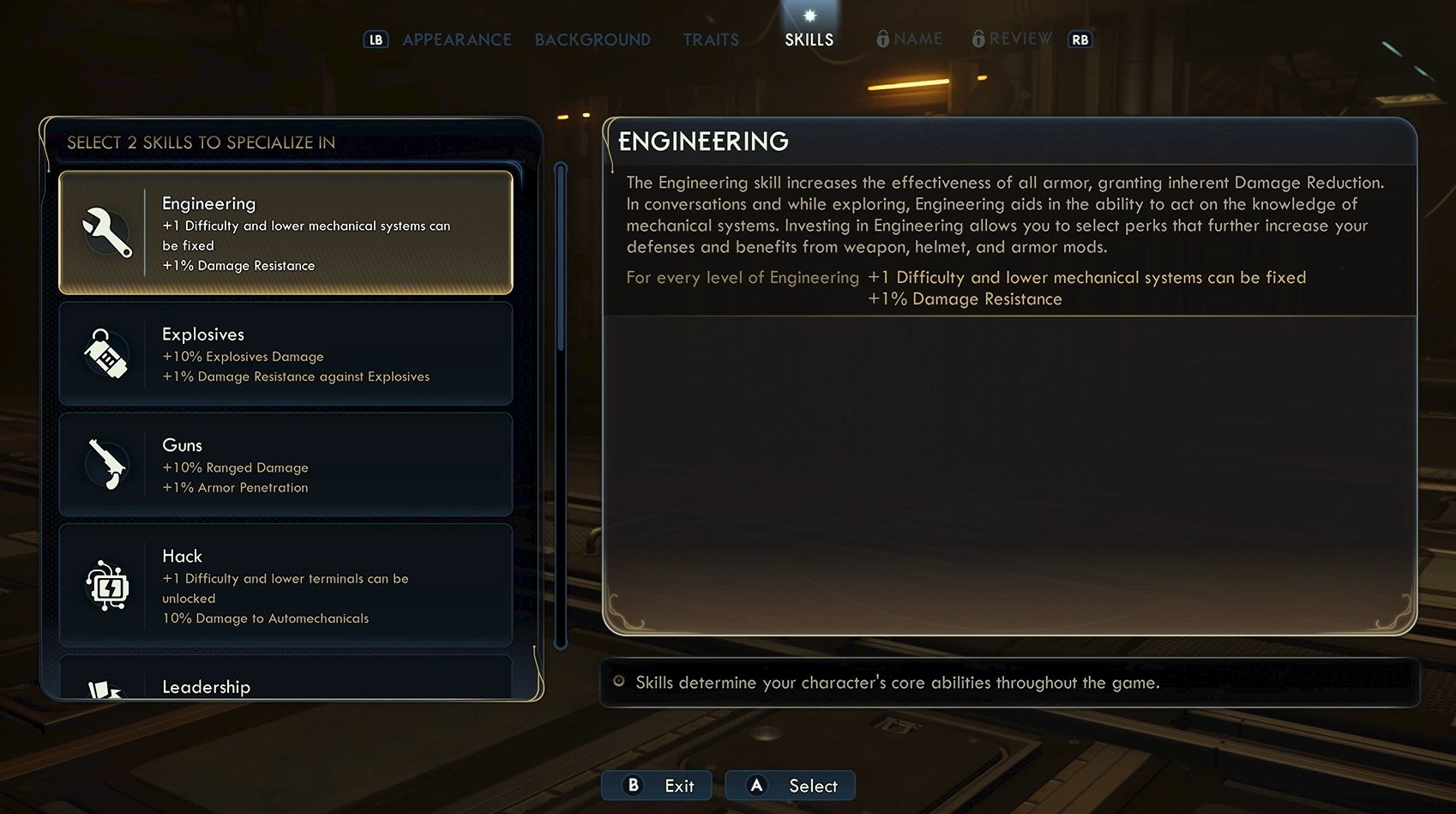Switch to the Appearance tab
This screenshot has width=1456, height=814.
coord(456,39)
